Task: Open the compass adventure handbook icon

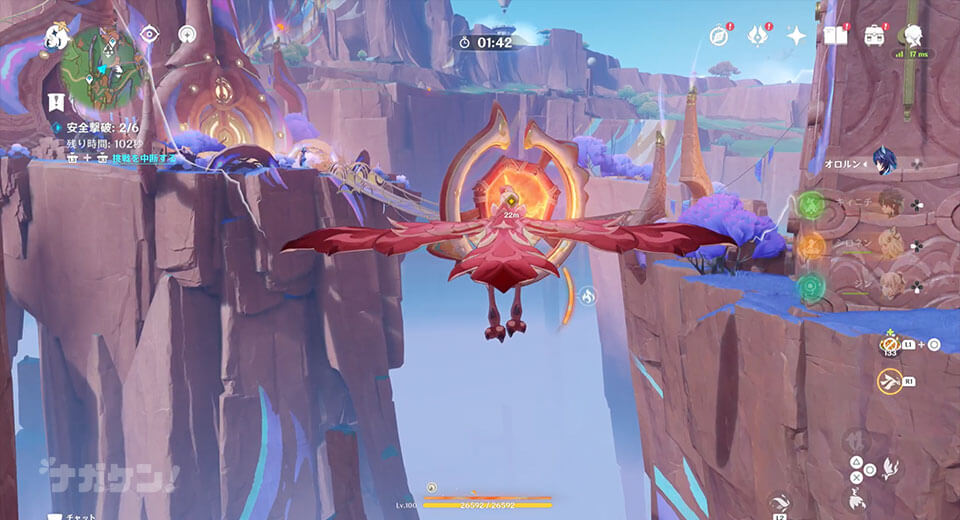Action: pos(719,36)
